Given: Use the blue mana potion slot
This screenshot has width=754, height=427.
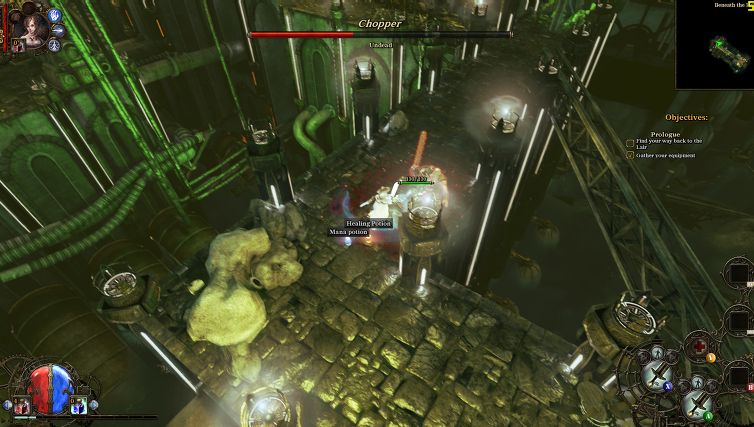Looking at the screenshot, I should [78, 404].
